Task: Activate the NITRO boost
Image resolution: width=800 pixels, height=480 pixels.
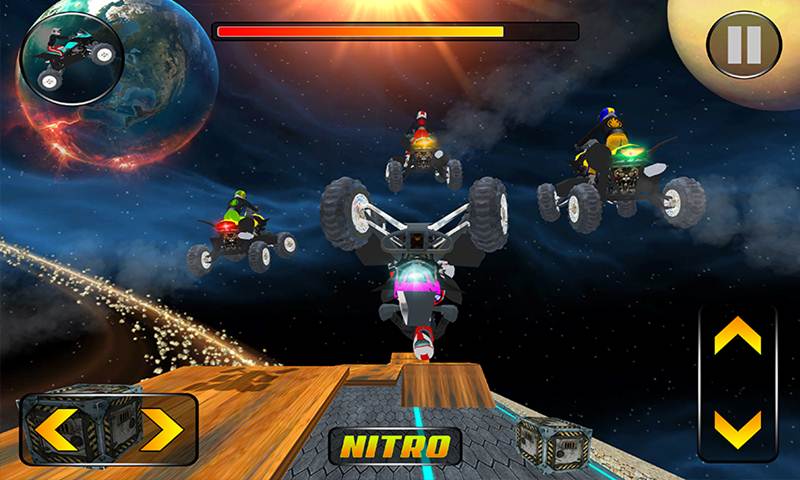Action: click(395, 445)
